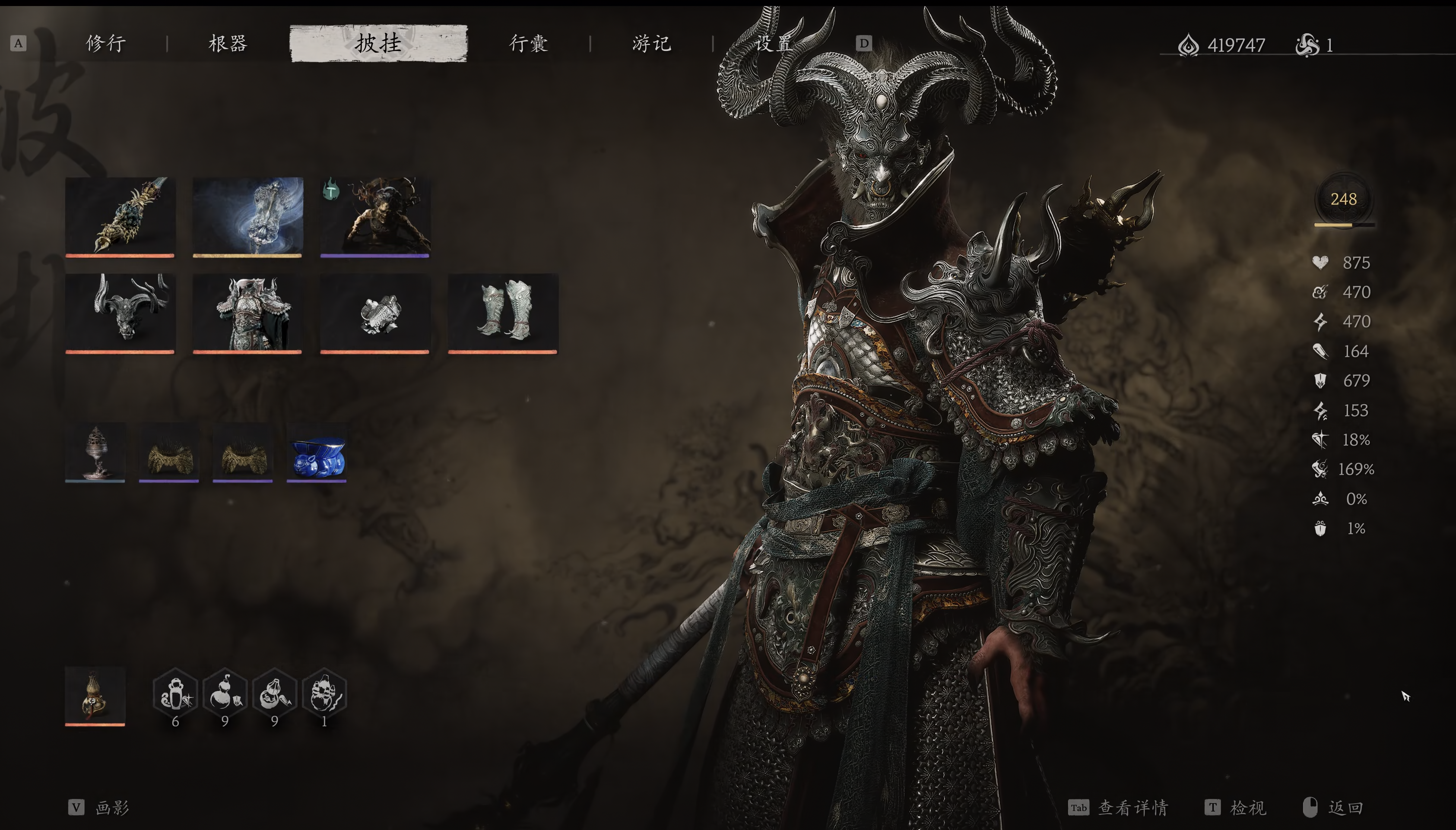The width and height of the screenshot is (1456, 830).
Task: Select the long-haired spirit slot
Action: [375, 216]
